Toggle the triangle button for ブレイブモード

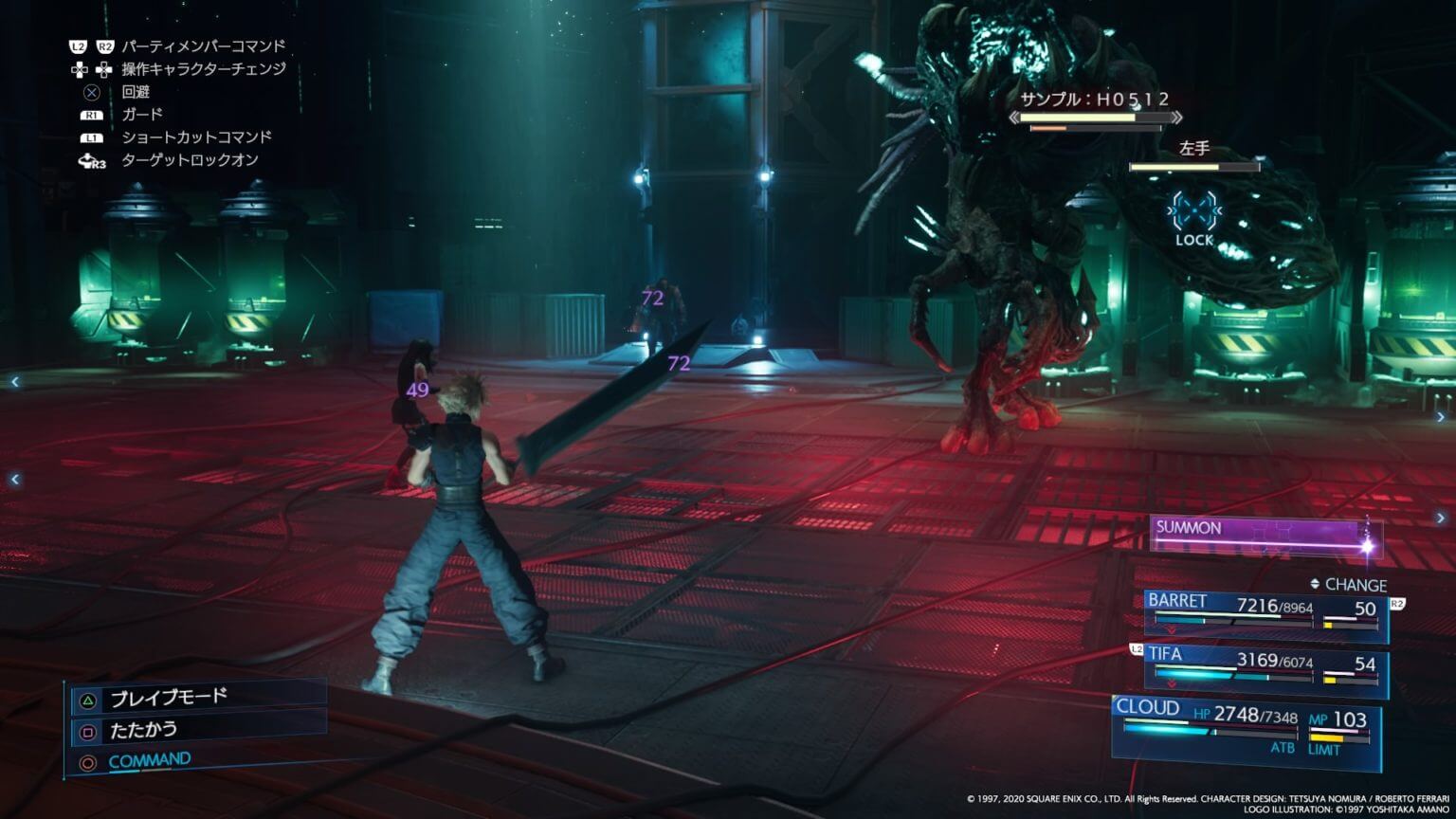pyautogui.click(x=88, y=699)
